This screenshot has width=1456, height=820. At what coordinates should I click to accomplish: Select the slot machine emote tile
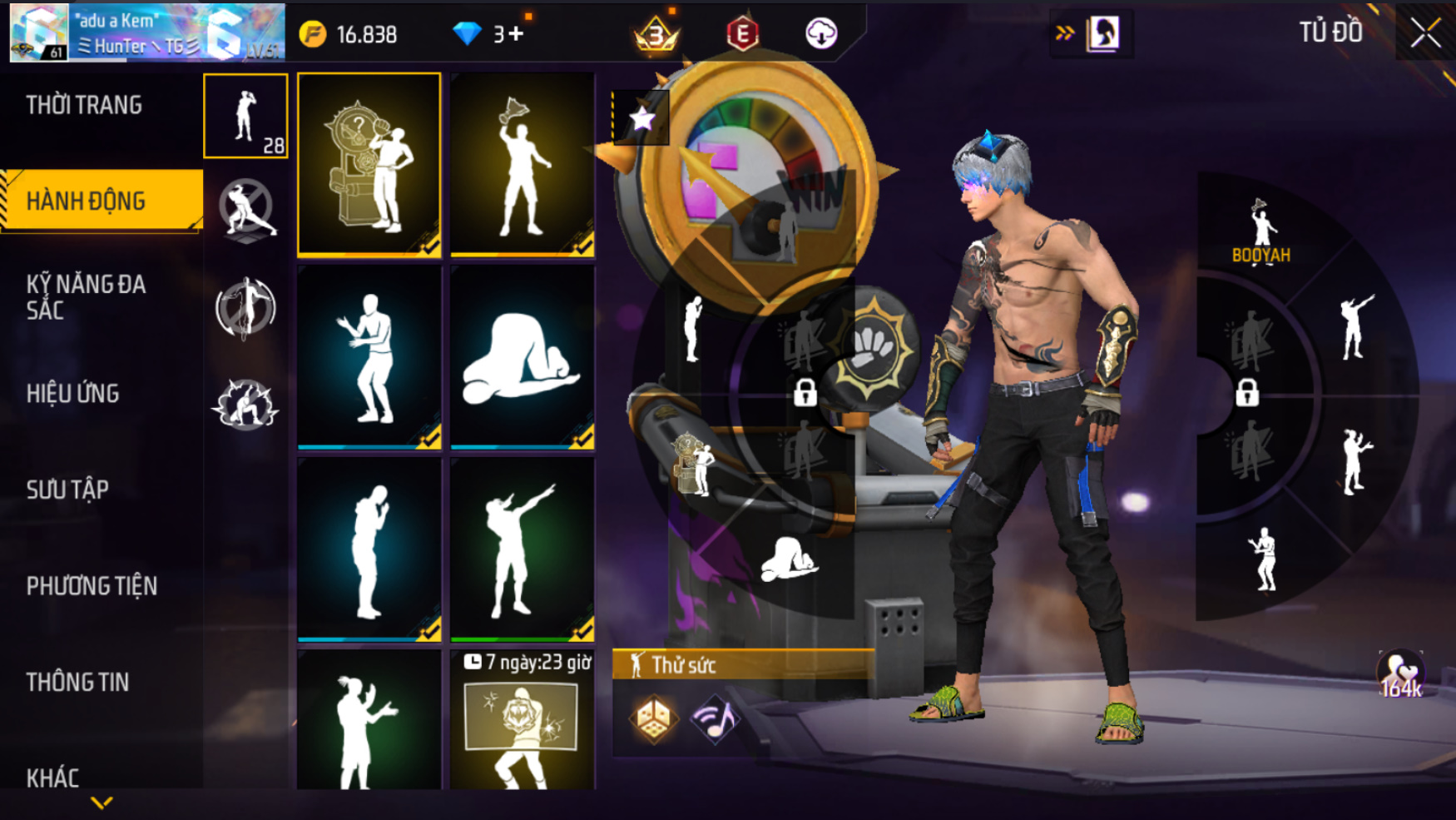(369, 164)
